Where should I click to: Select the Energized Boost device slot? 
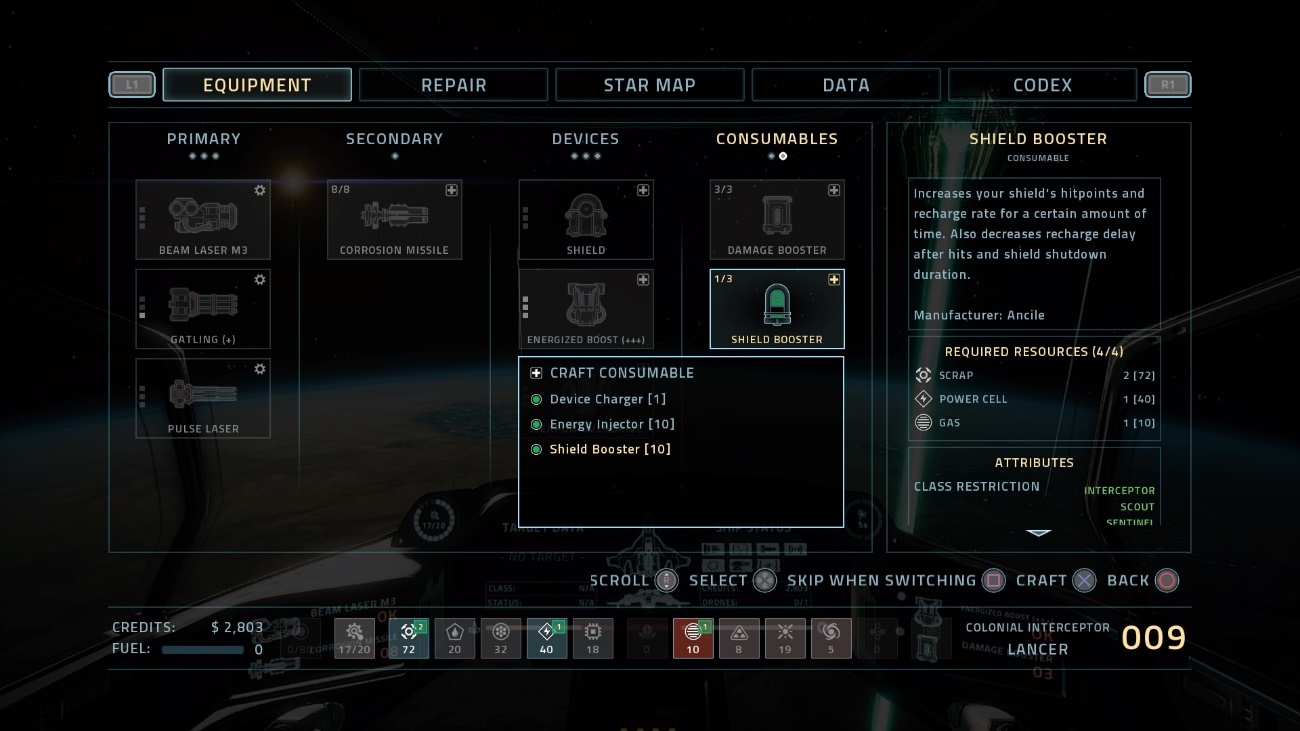pos(586,309)
